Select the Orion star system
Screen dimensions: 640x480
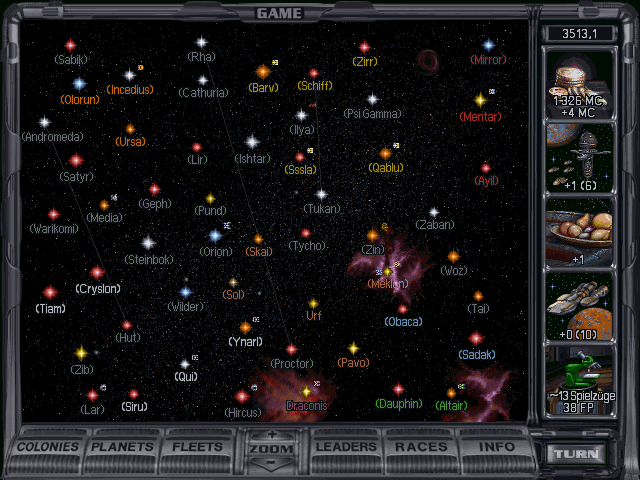[x=215, y=236]
